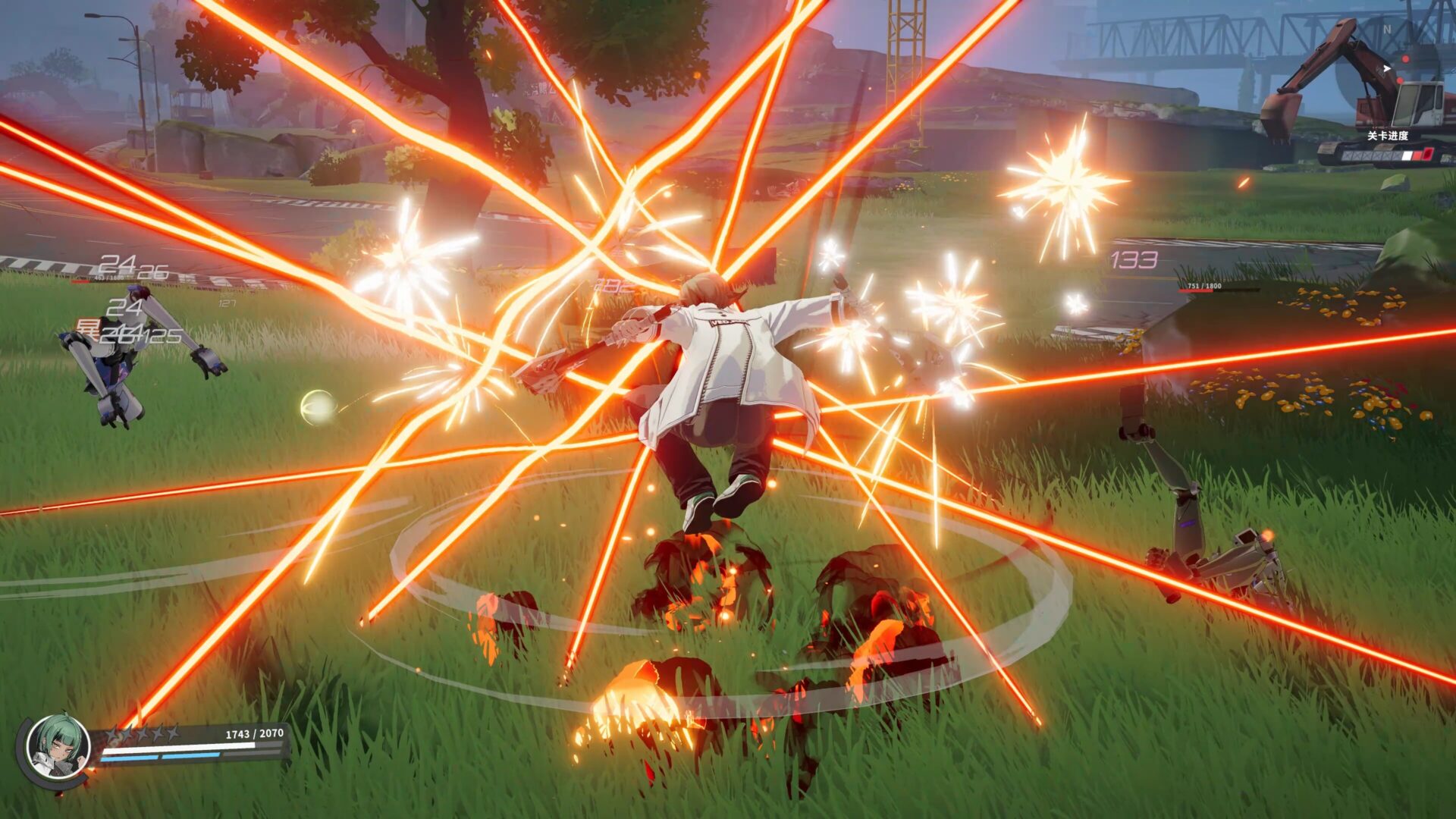Click the lower red enemy dot on the compass
The image size is (1456, 819).
coord(1400,80)
